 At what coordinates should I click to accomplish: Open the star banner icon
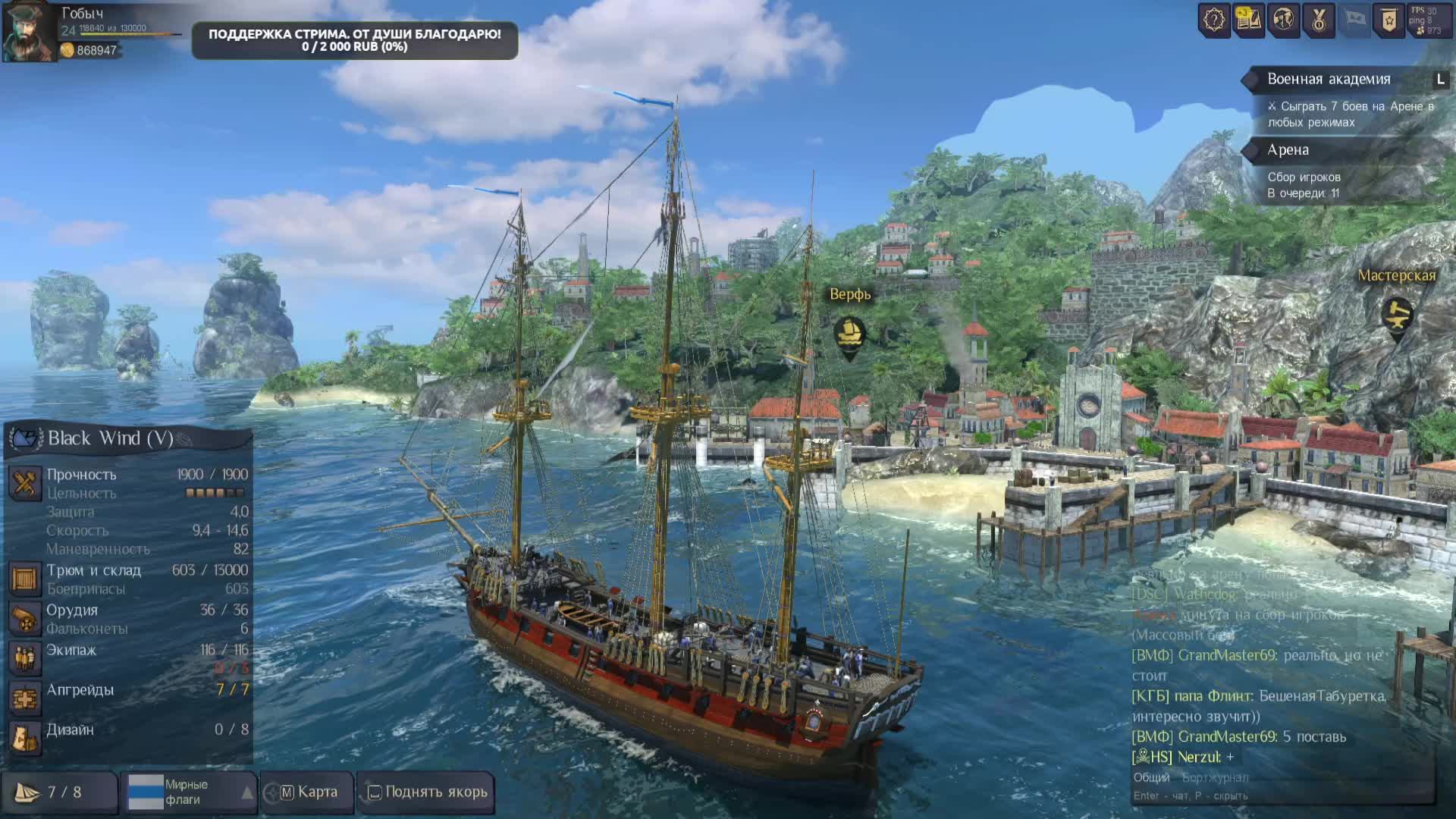coord(1389,20)
